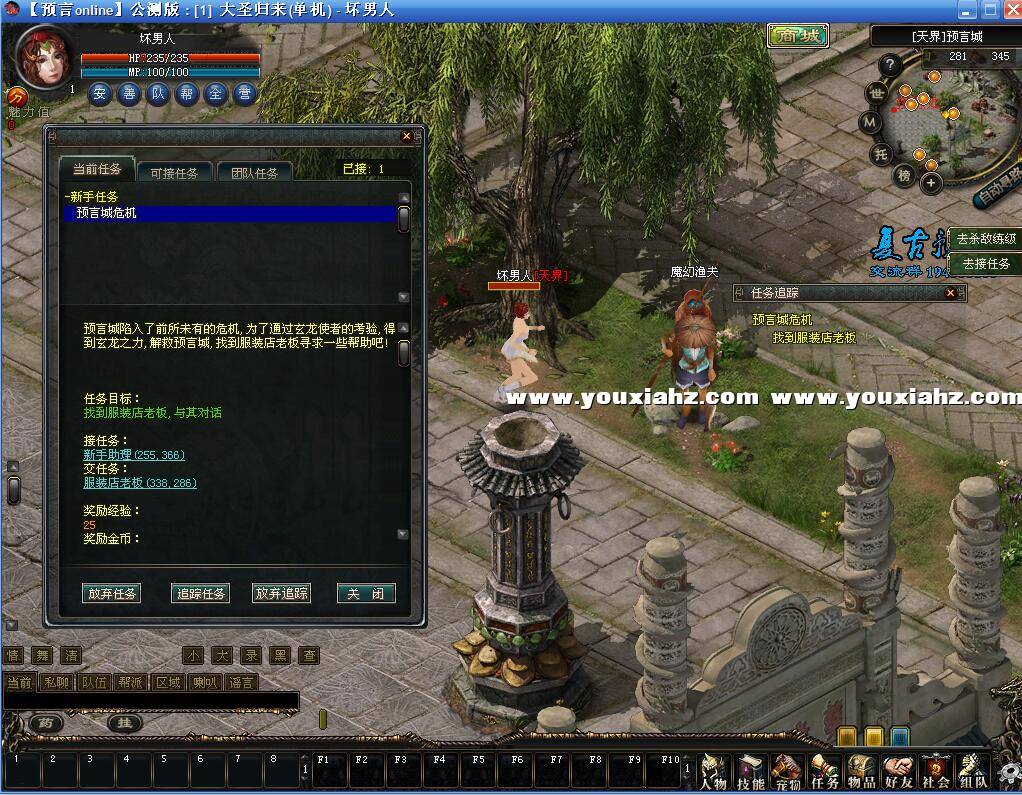Stop tracking with 放弃追踪 button
The width and height of the screenshot is (1022, 795).
point(281,593)
